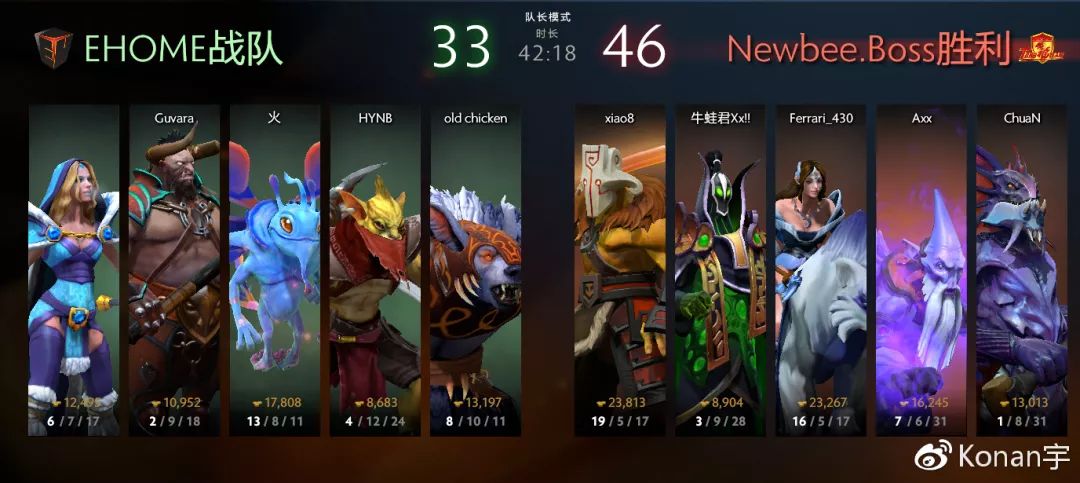Screen dimensions: 1080x483
Task: Open the Crystal Maiden player card
Action: click(73, 270)
